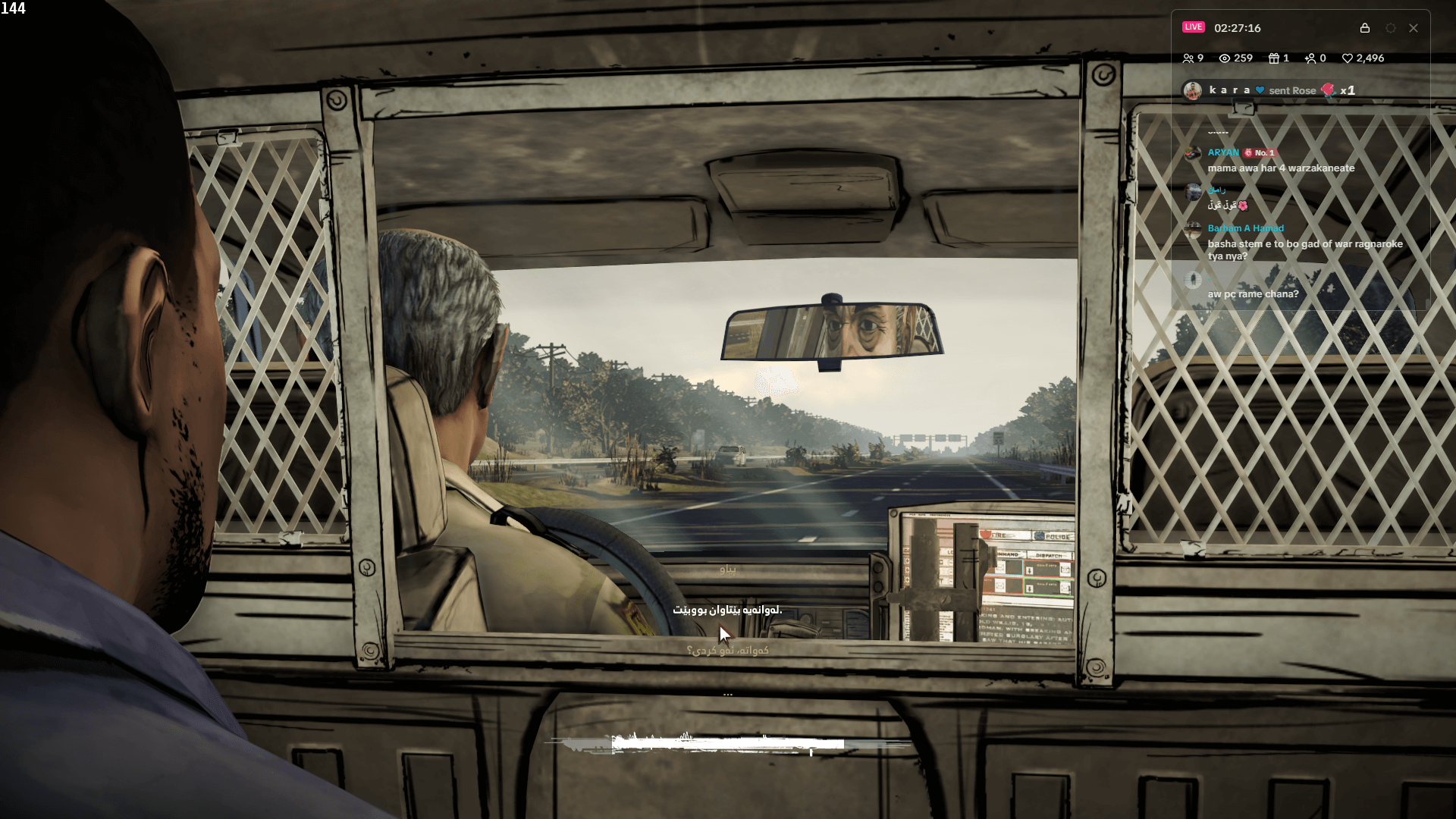
Task: Click the LIVE badge in the overlay
Action: tap(1194, 27)
